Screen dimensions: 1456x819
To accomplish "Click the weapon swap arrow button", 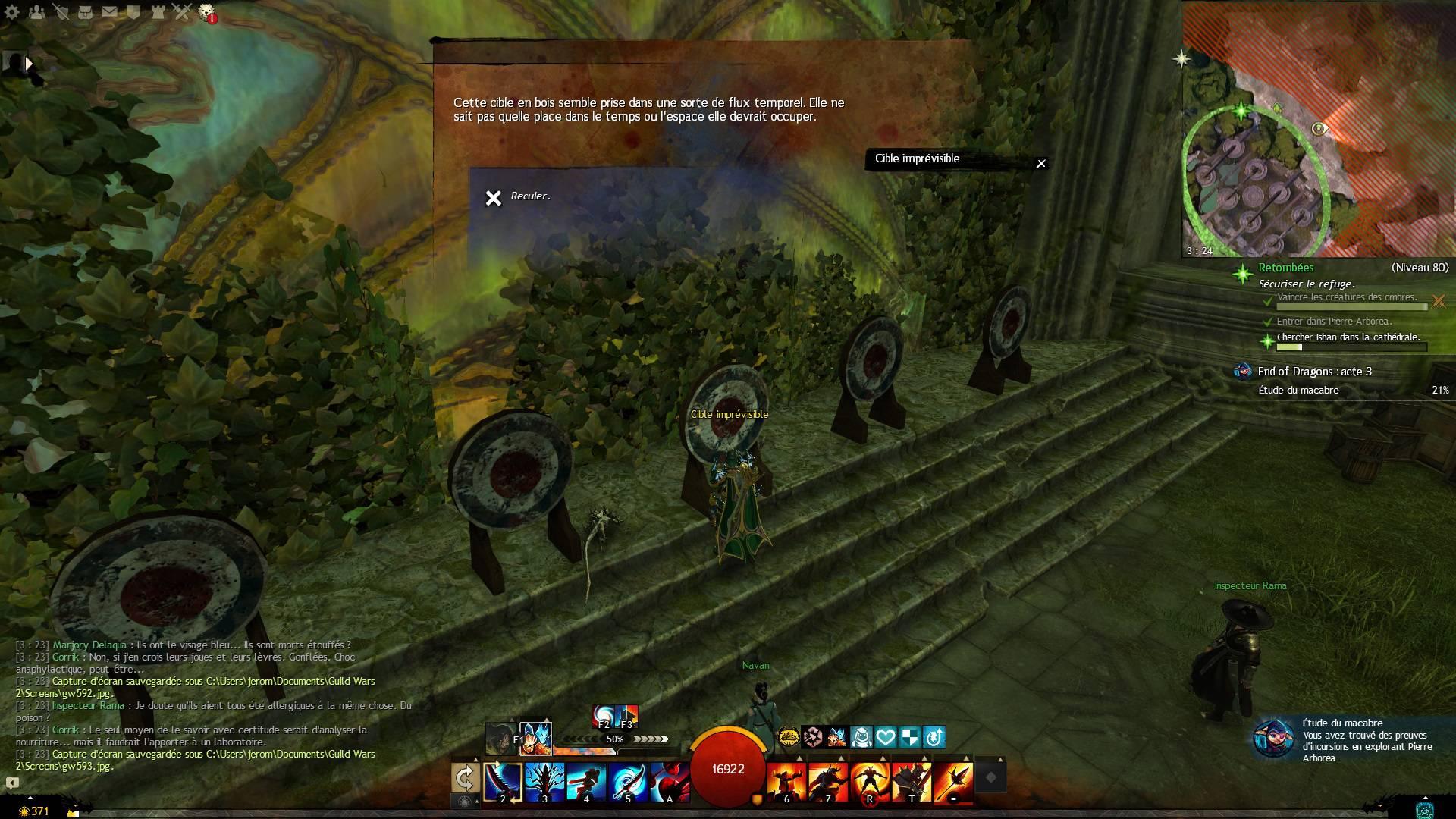I will [x=465, y=778].
